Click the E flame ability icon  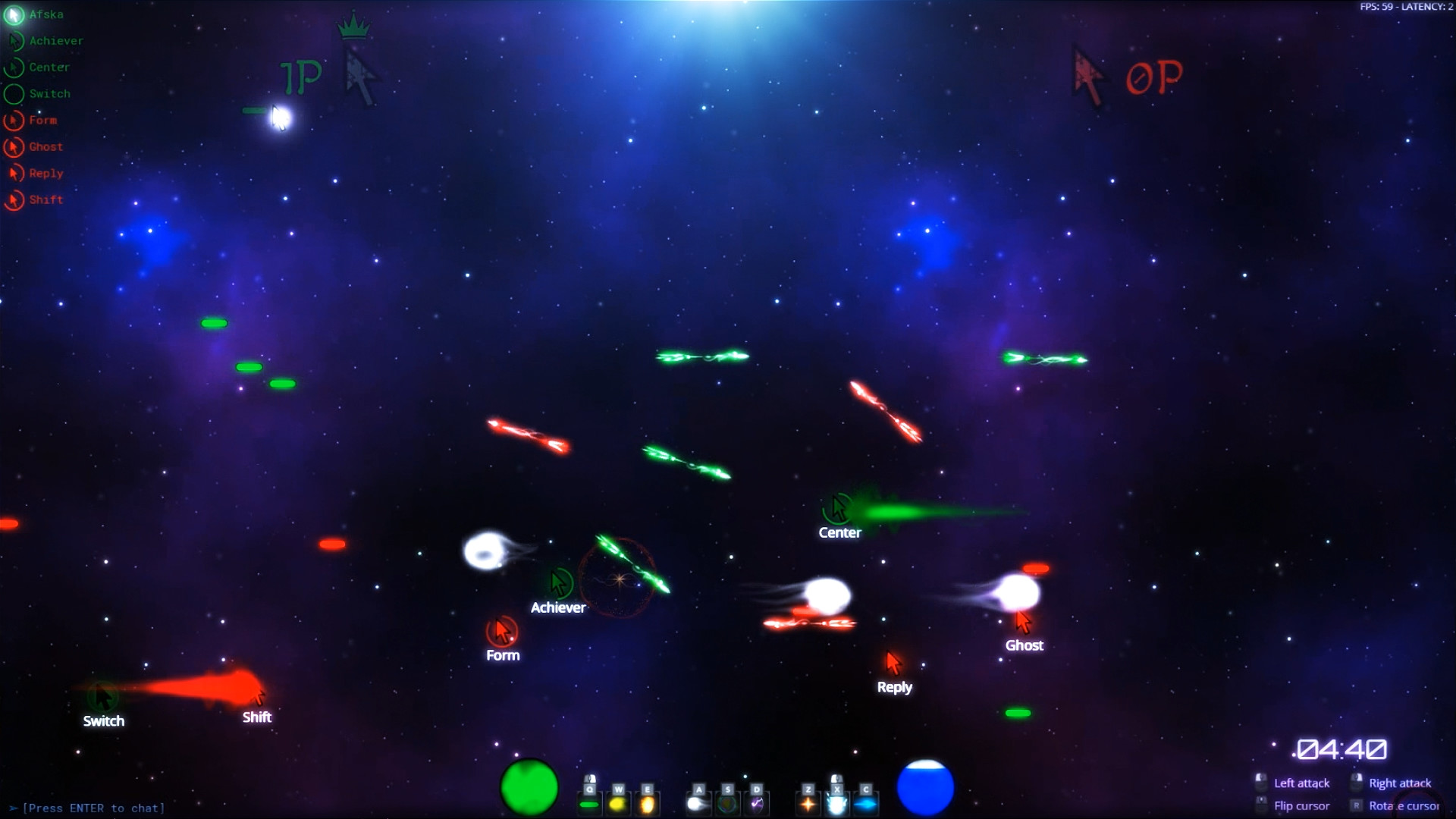(648, 804)
